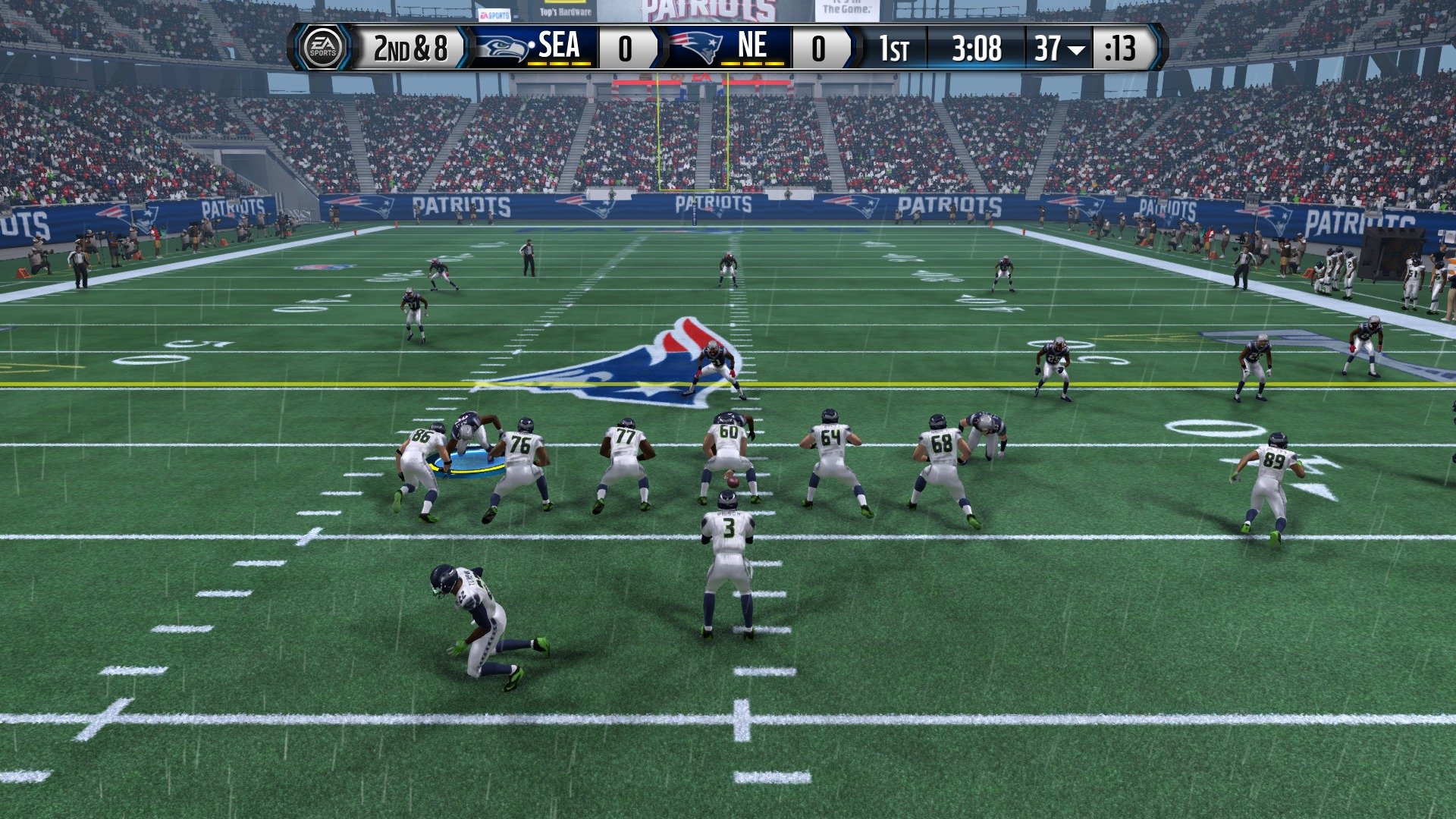The width and height of the screenshot is (1456, 819).
Task: Click the :13 play timer on the scoreboard
Action: pyautogui.click(x=1121, y=49)
